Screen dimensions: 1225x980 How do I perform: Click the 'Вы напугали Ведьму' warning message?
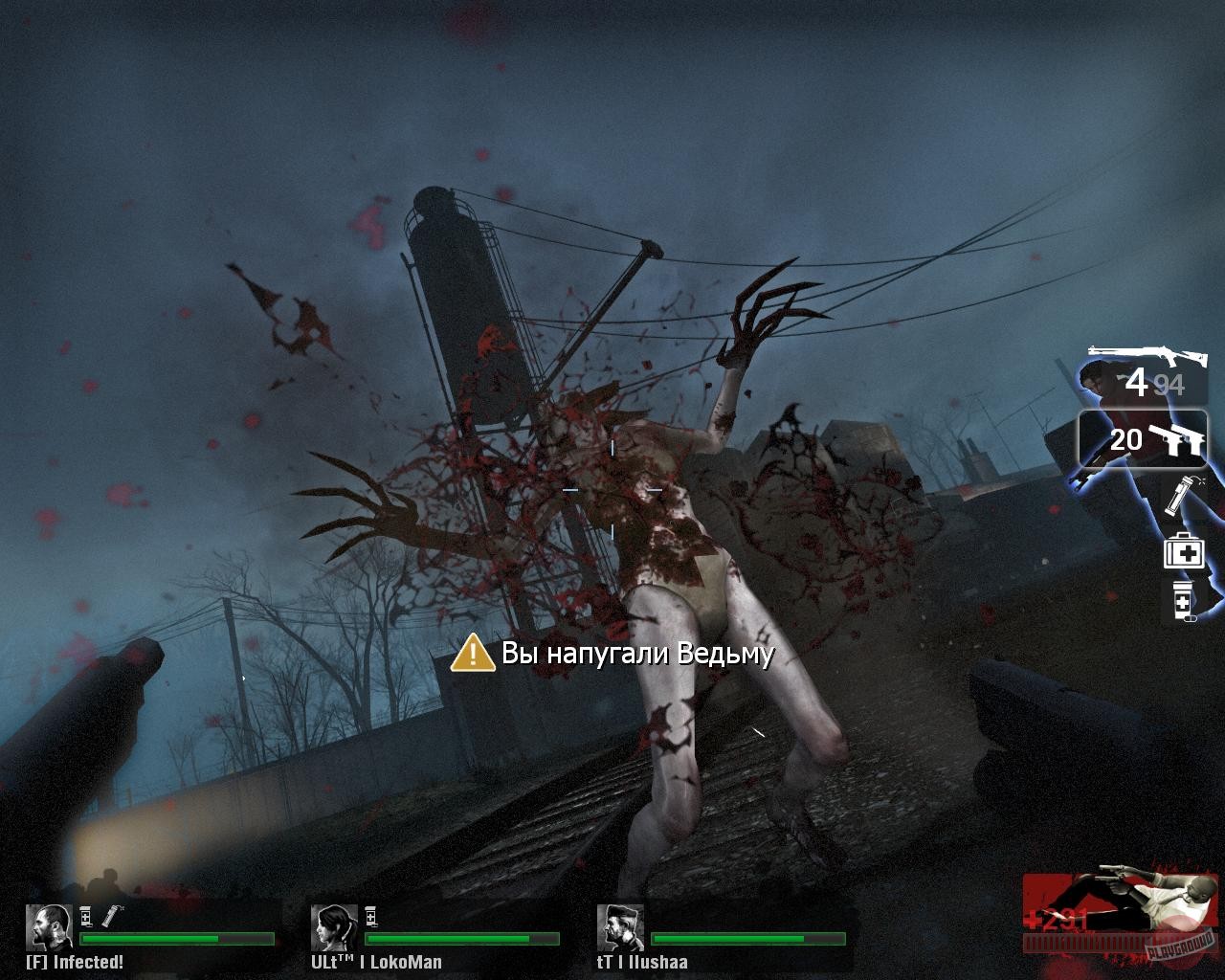(636, 653)
